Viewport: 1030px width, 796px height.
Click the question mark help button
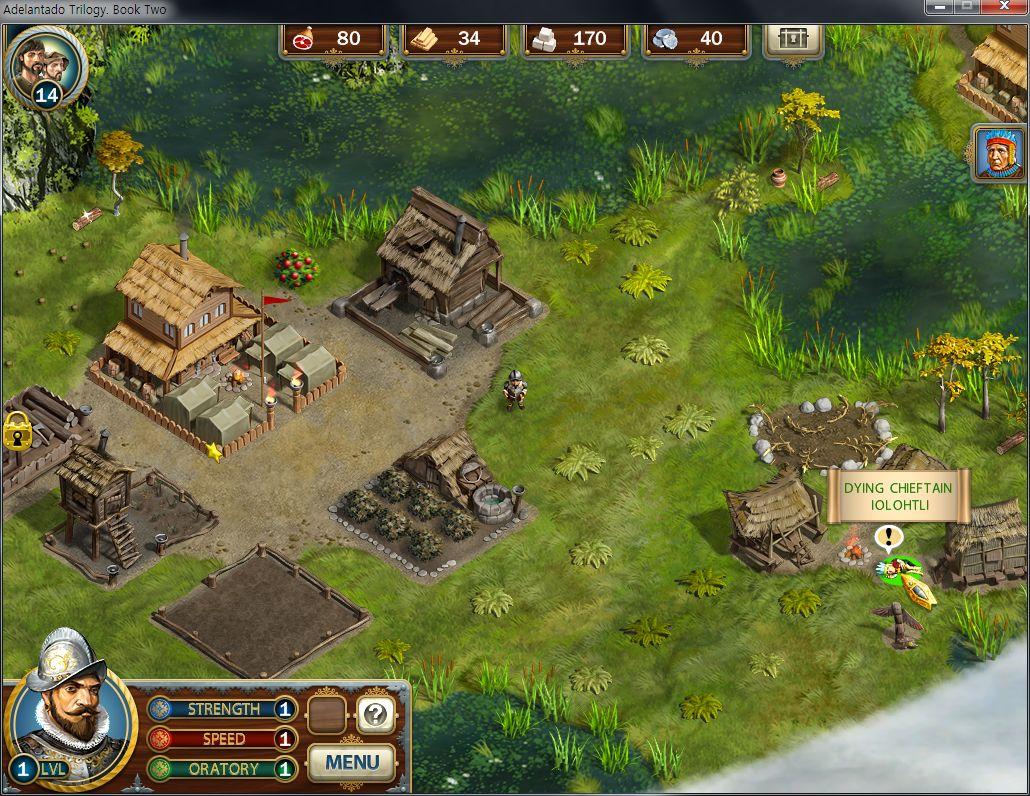tap(376, 713)
